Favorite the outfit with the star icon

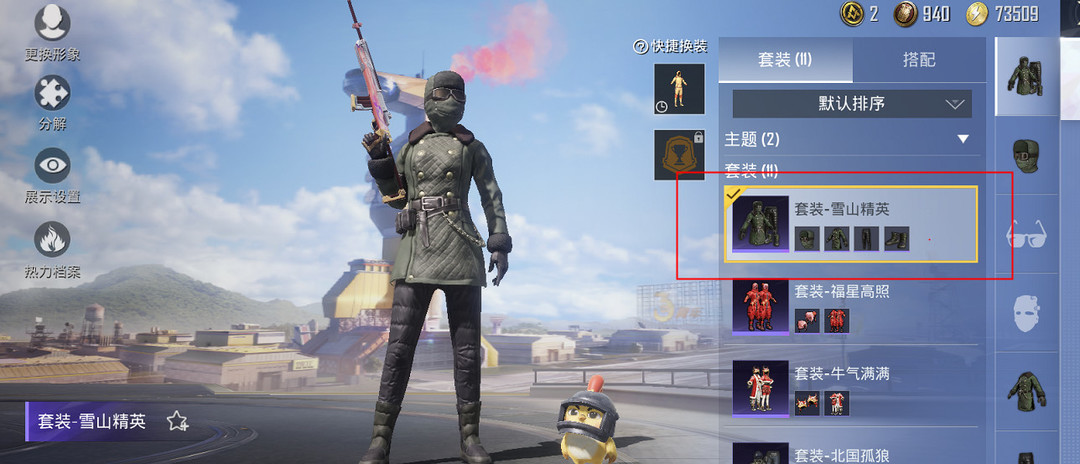pos(177,421)
